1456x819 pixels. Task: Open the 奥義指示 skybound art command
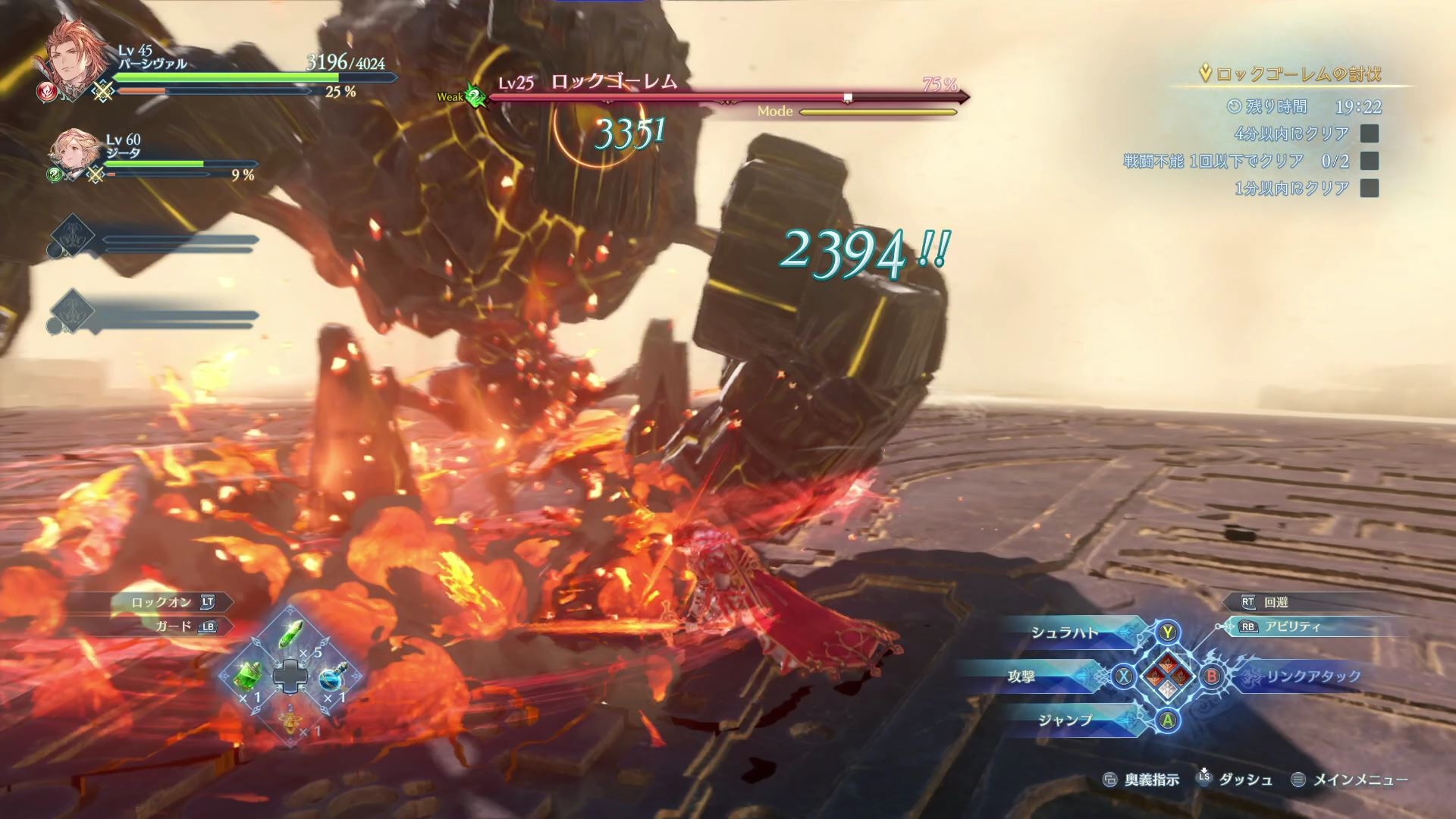click(x=1151, y=780)
